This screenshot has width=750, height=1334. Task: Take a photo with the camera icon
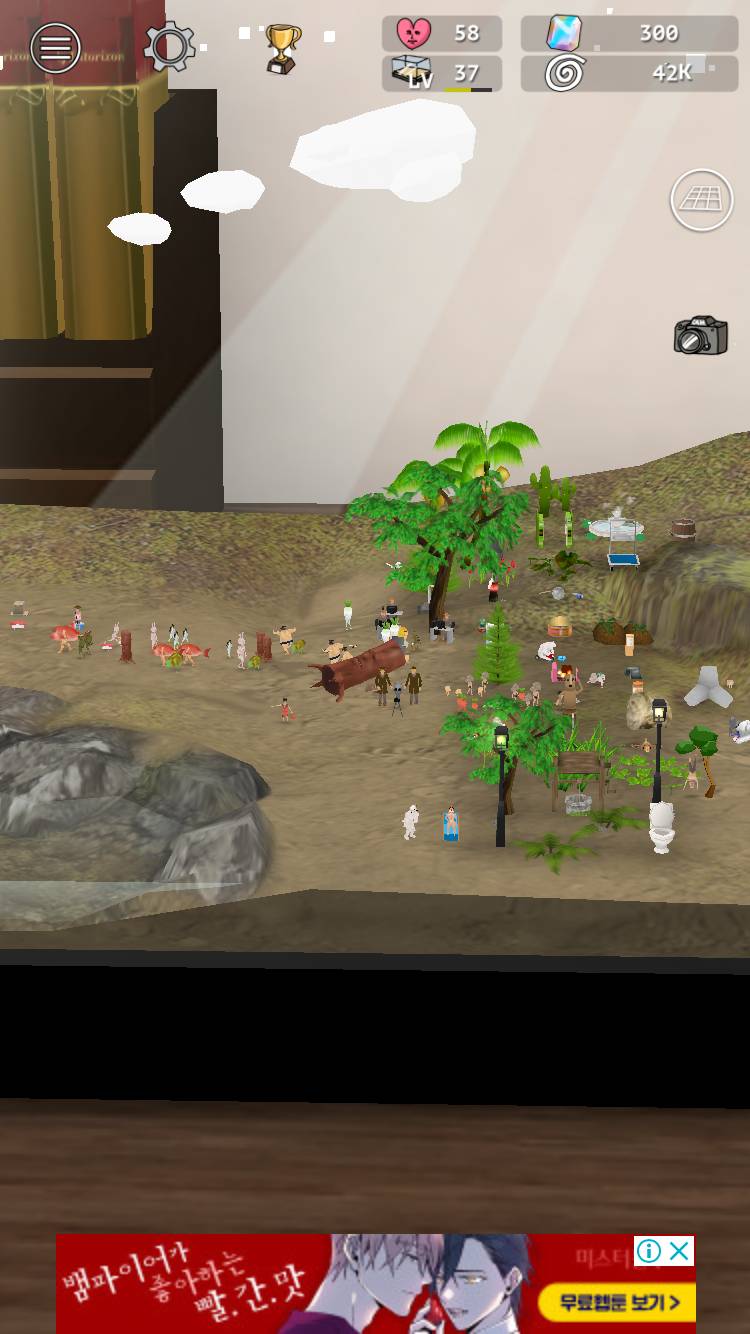pos(700,336)
